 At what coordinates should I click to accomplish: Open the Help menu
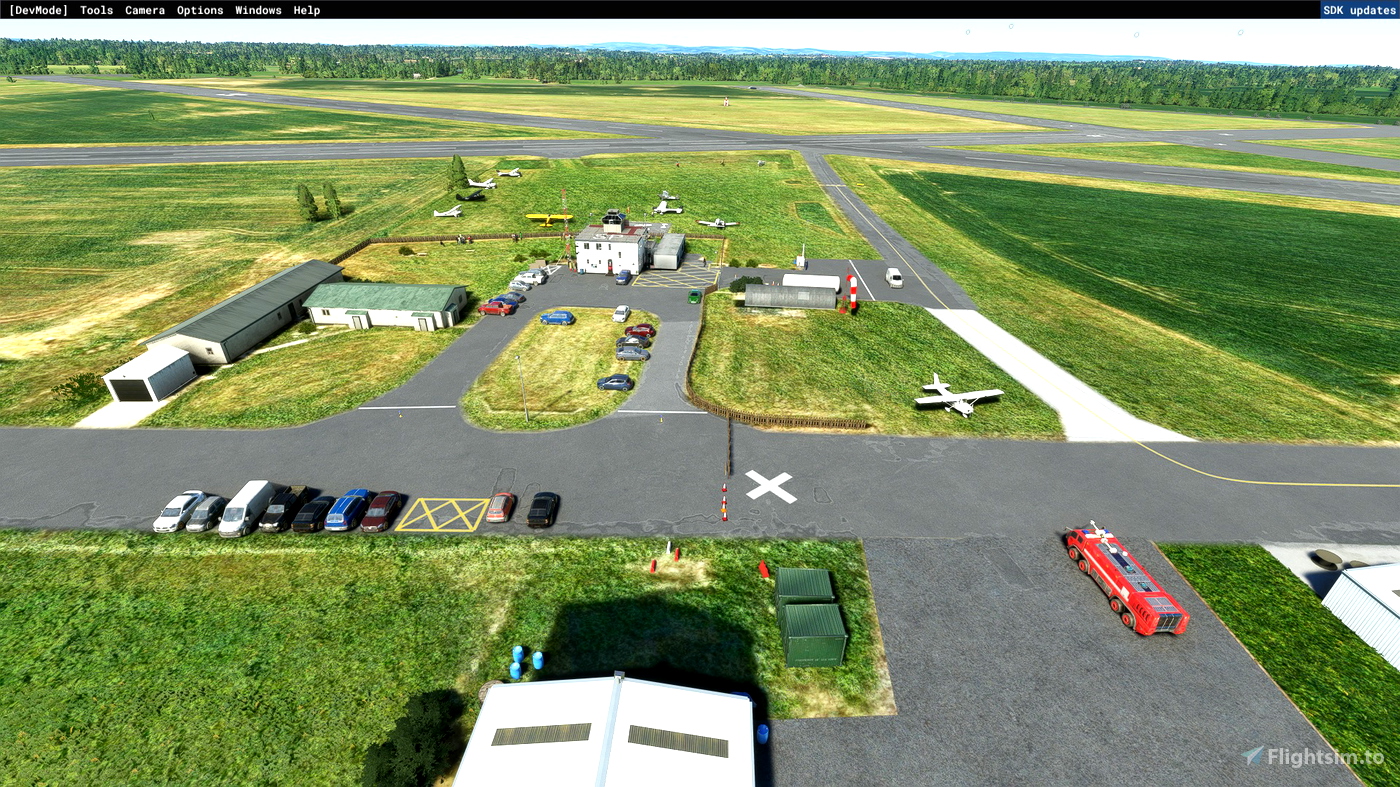point(306,10)
